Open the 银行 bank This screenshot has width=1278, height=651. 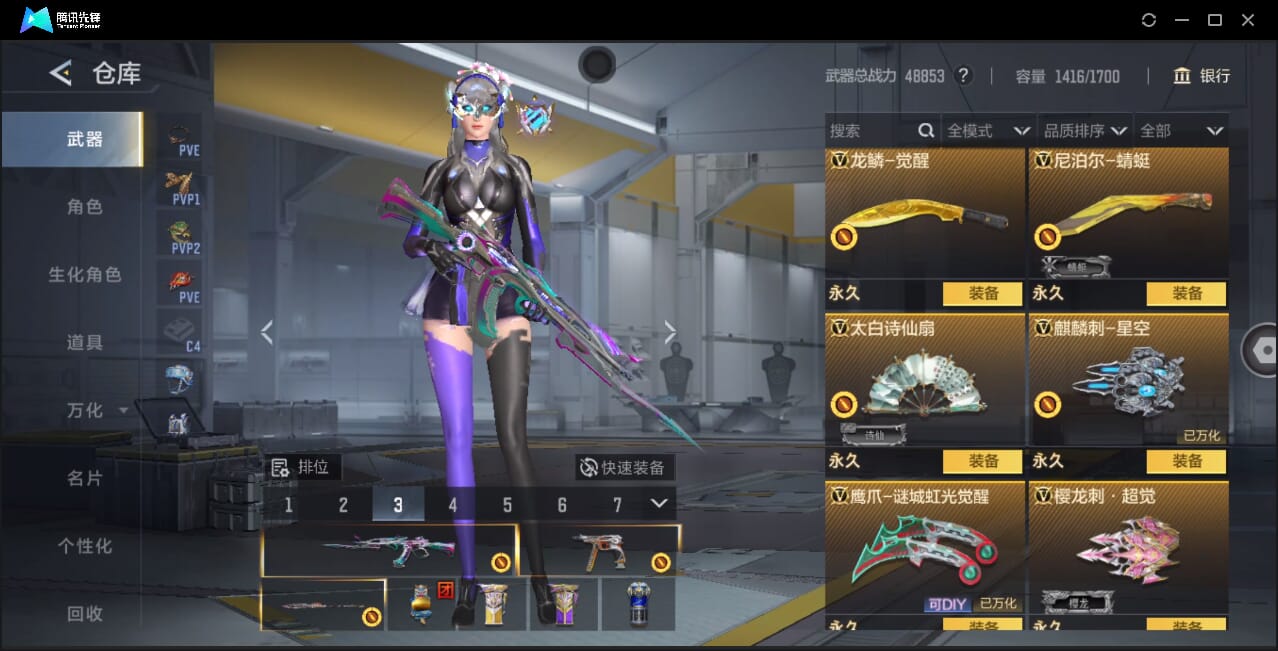tap(1201, 76)
